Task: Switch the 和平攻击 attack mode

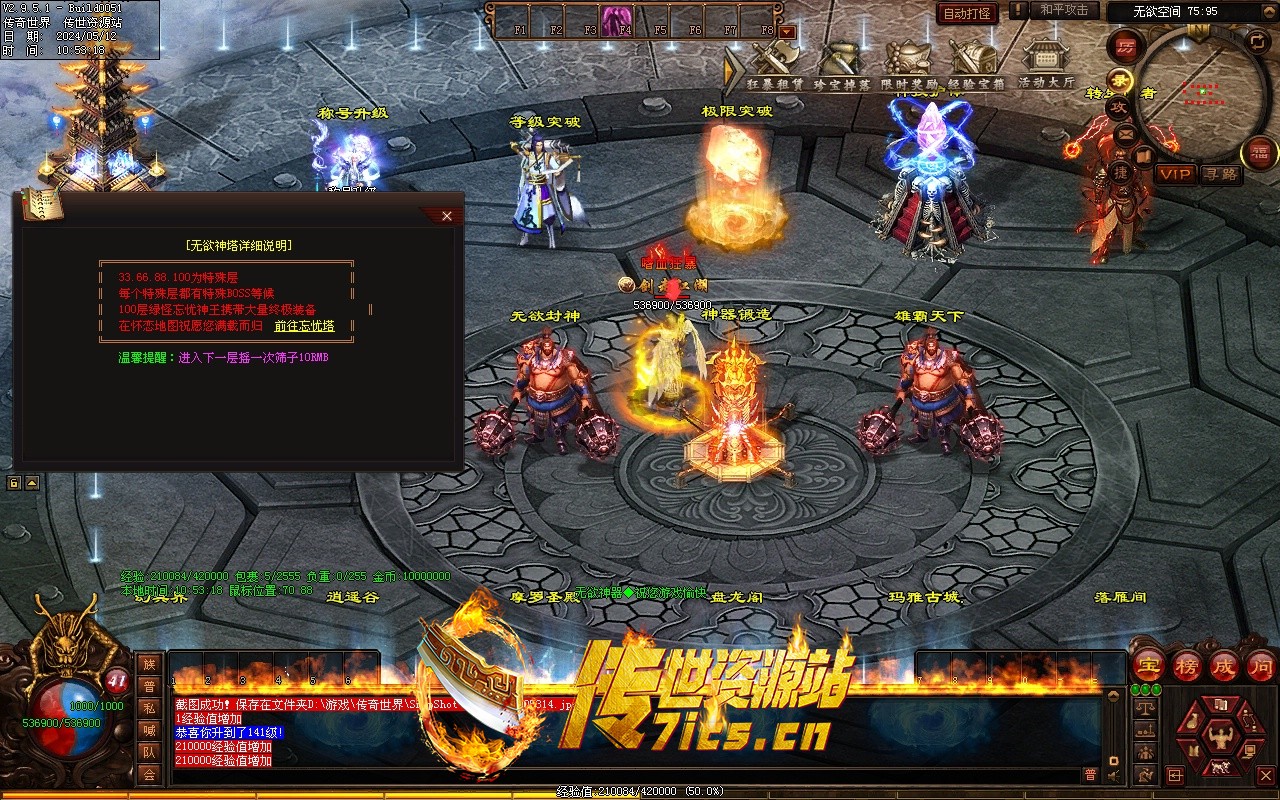Action: (x=1063, y=10)
